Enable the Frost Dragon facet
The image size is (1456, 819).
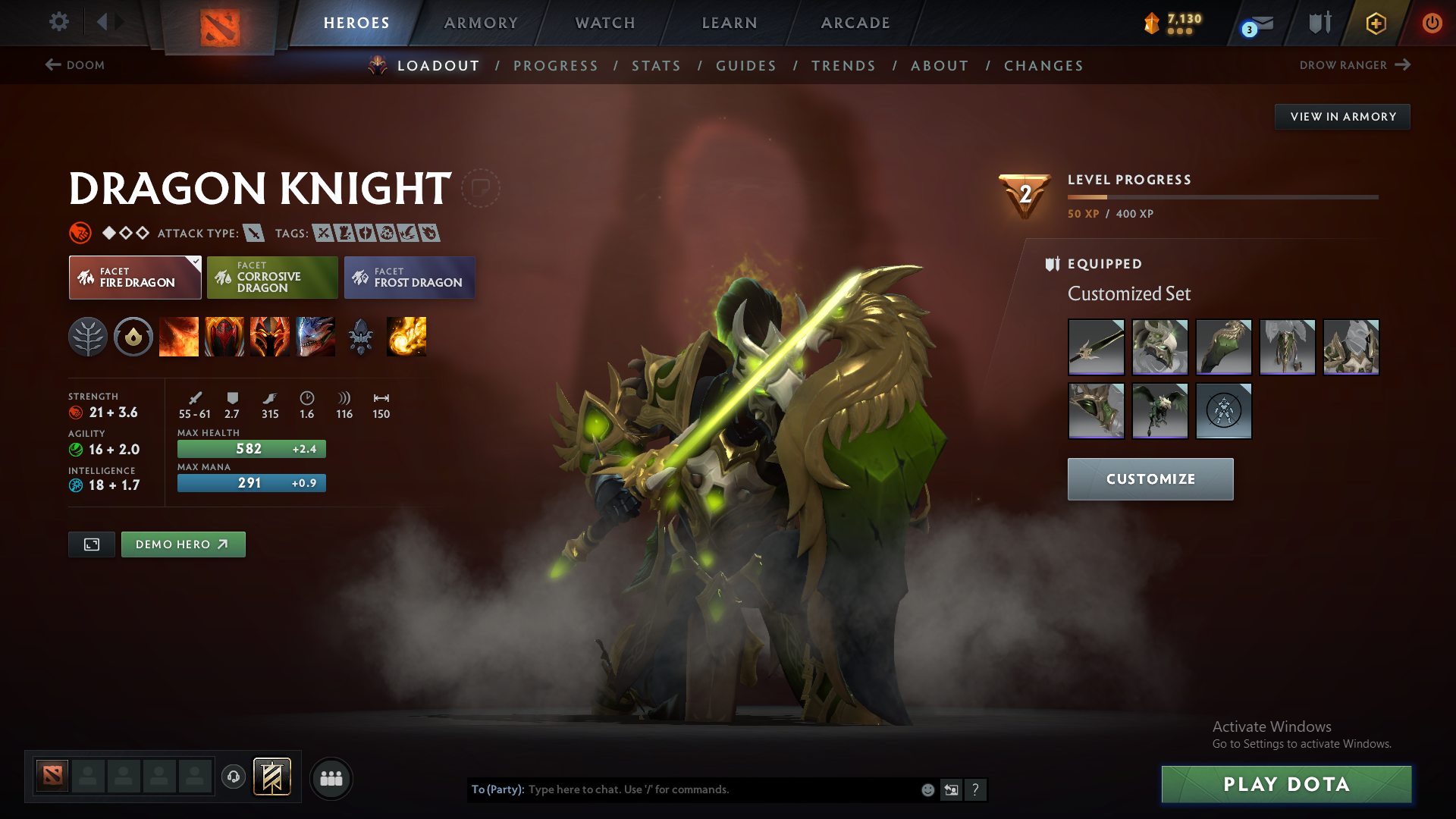409,278
